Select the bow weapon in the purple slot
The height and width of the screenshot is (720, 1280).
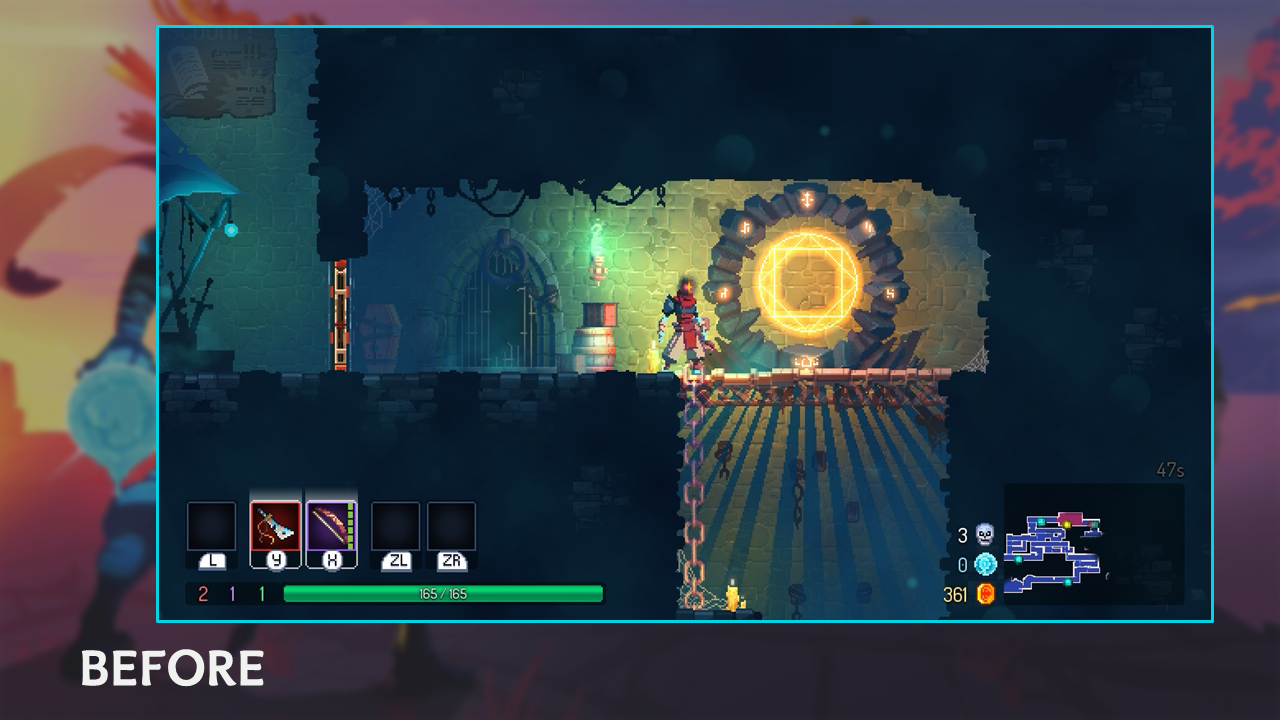click(x=331, y=526)
